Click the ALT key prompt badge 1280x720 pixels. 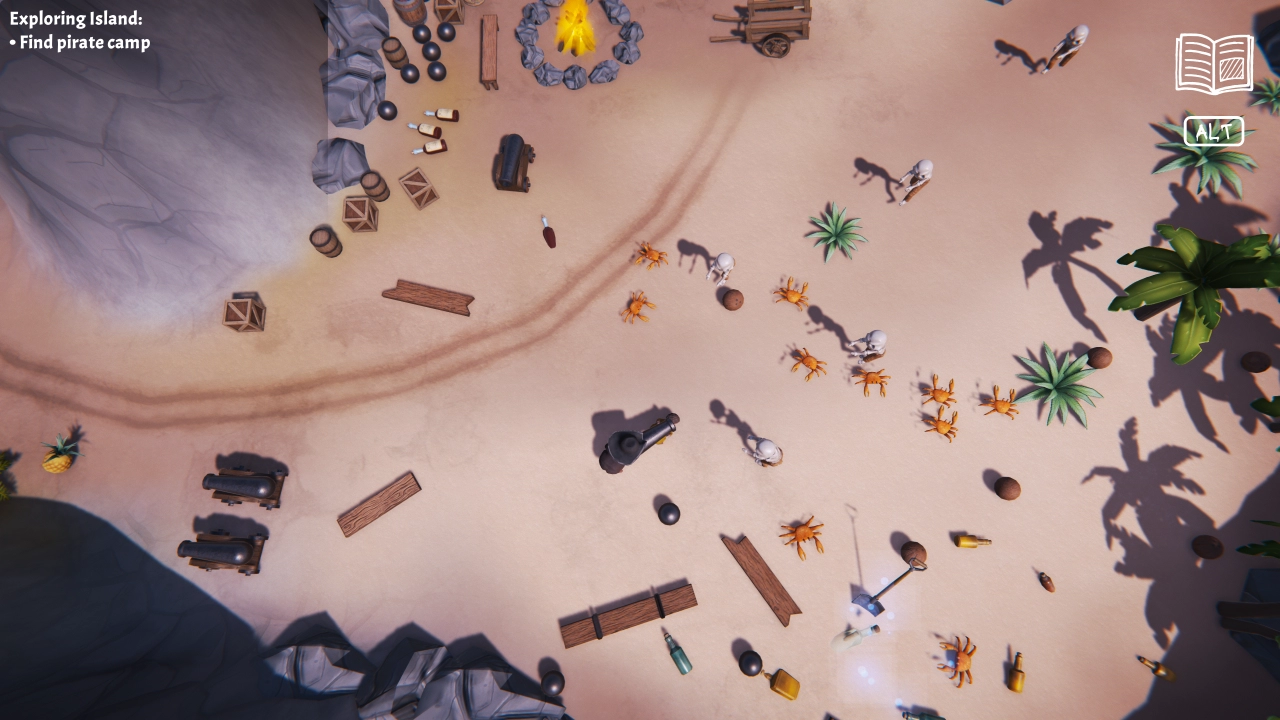click(x=1213, y=130)
